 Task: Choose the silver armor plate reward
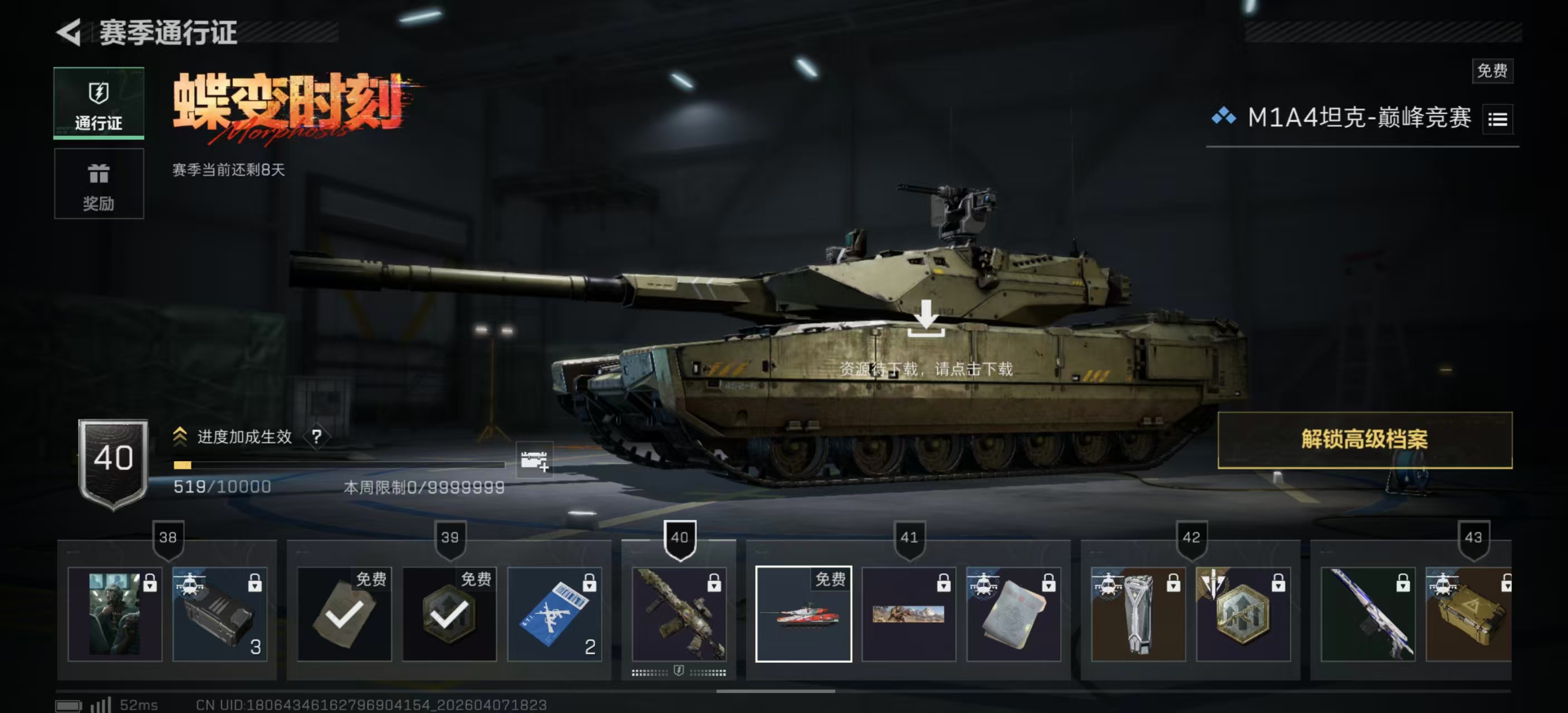pyautogui.click(x=1138, y=614)
